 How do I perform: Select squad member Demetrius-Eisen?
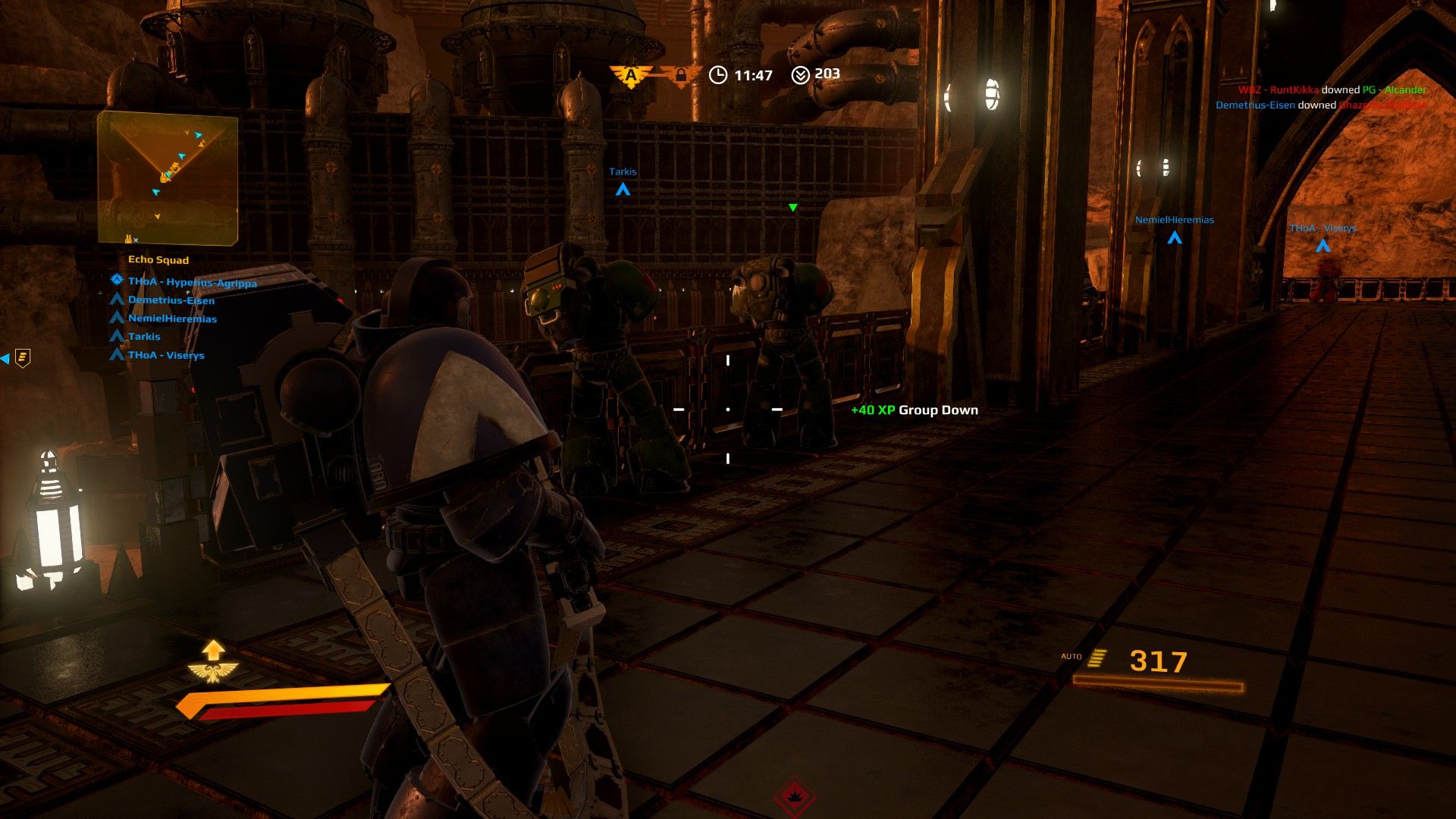(x=171, y=300)
